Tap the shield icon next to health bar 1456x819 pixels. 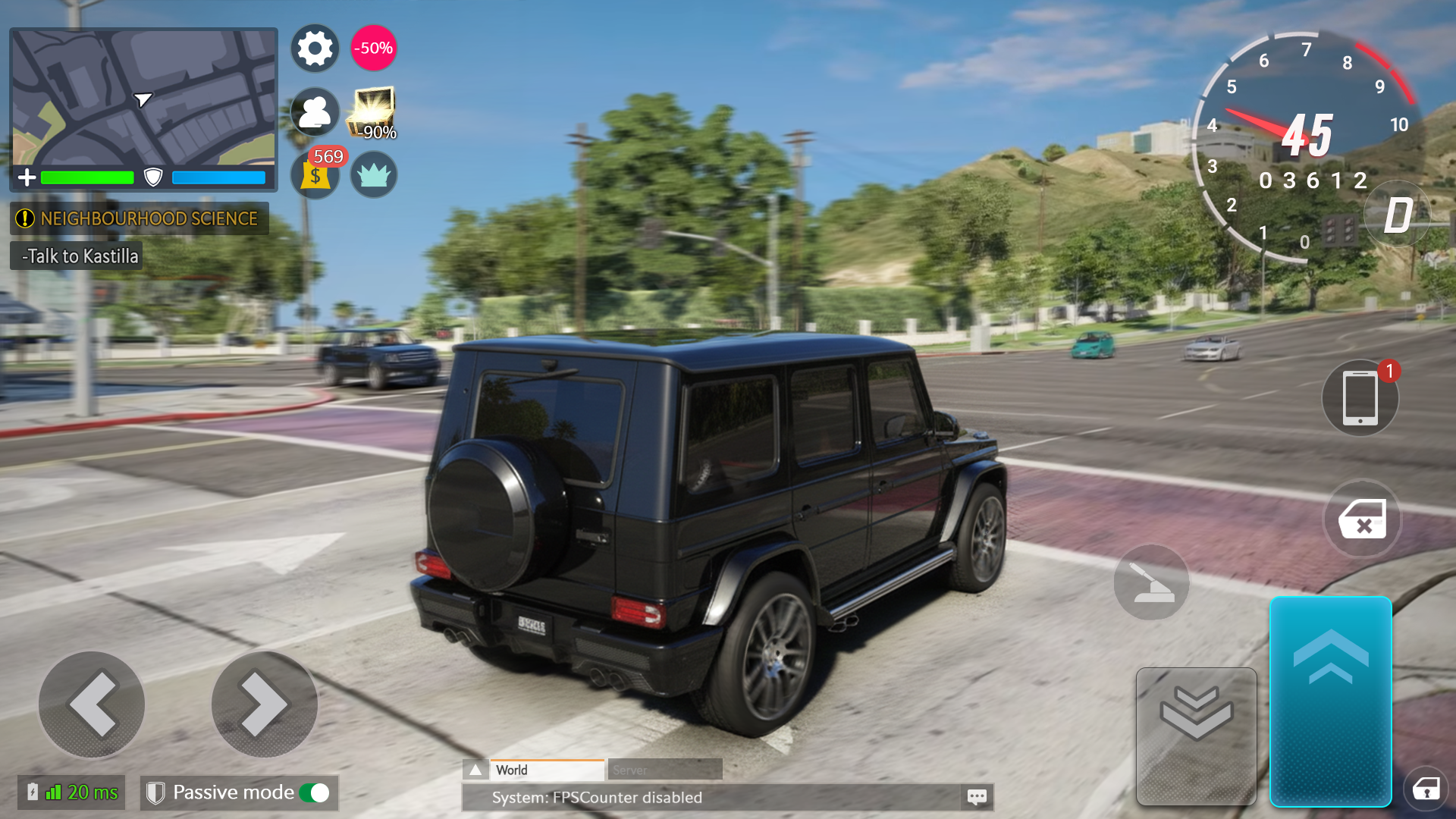[x=154, y=177]
